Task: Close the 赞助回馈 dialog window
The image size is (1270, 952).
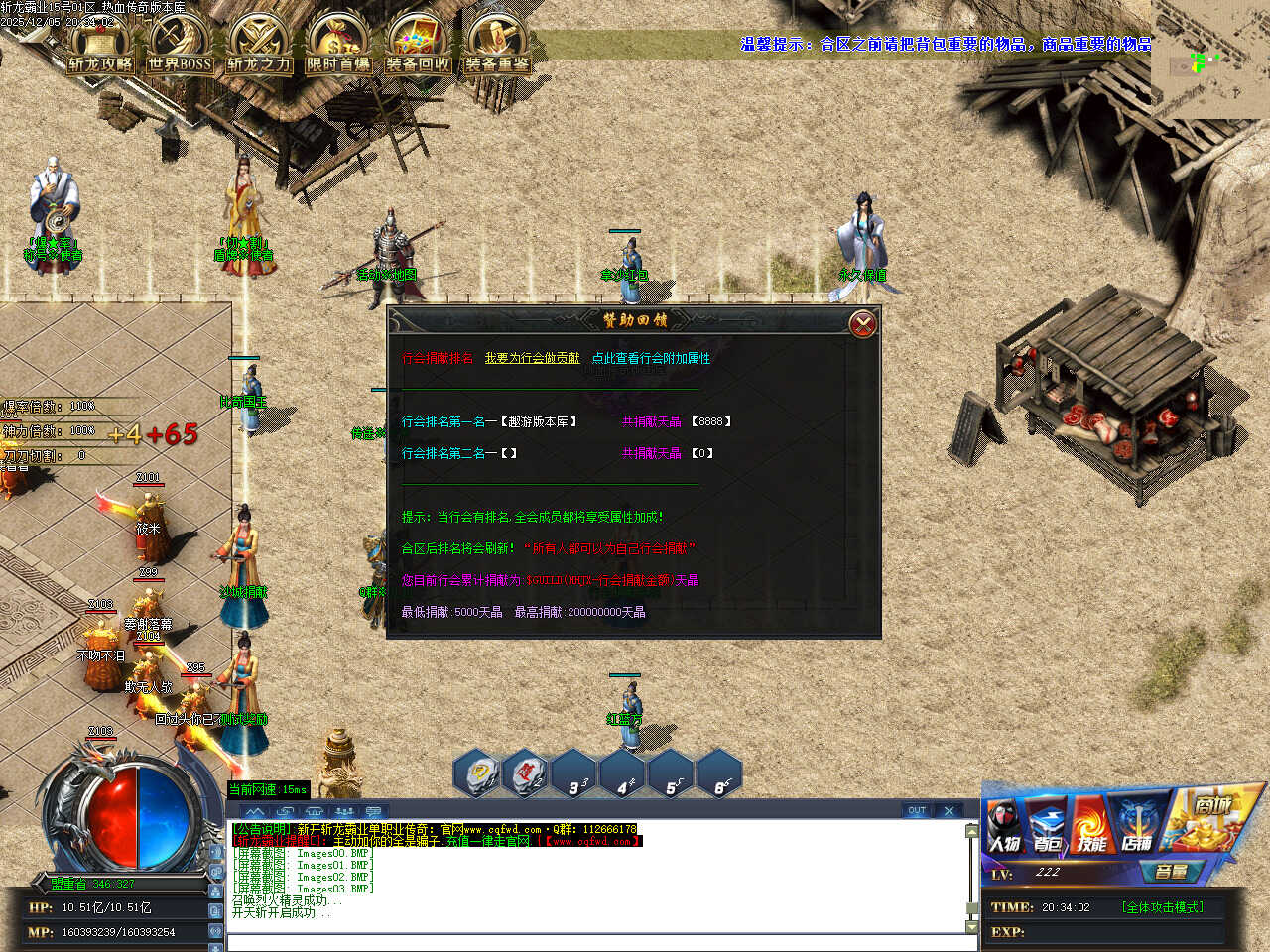Action: coord(863,324)
